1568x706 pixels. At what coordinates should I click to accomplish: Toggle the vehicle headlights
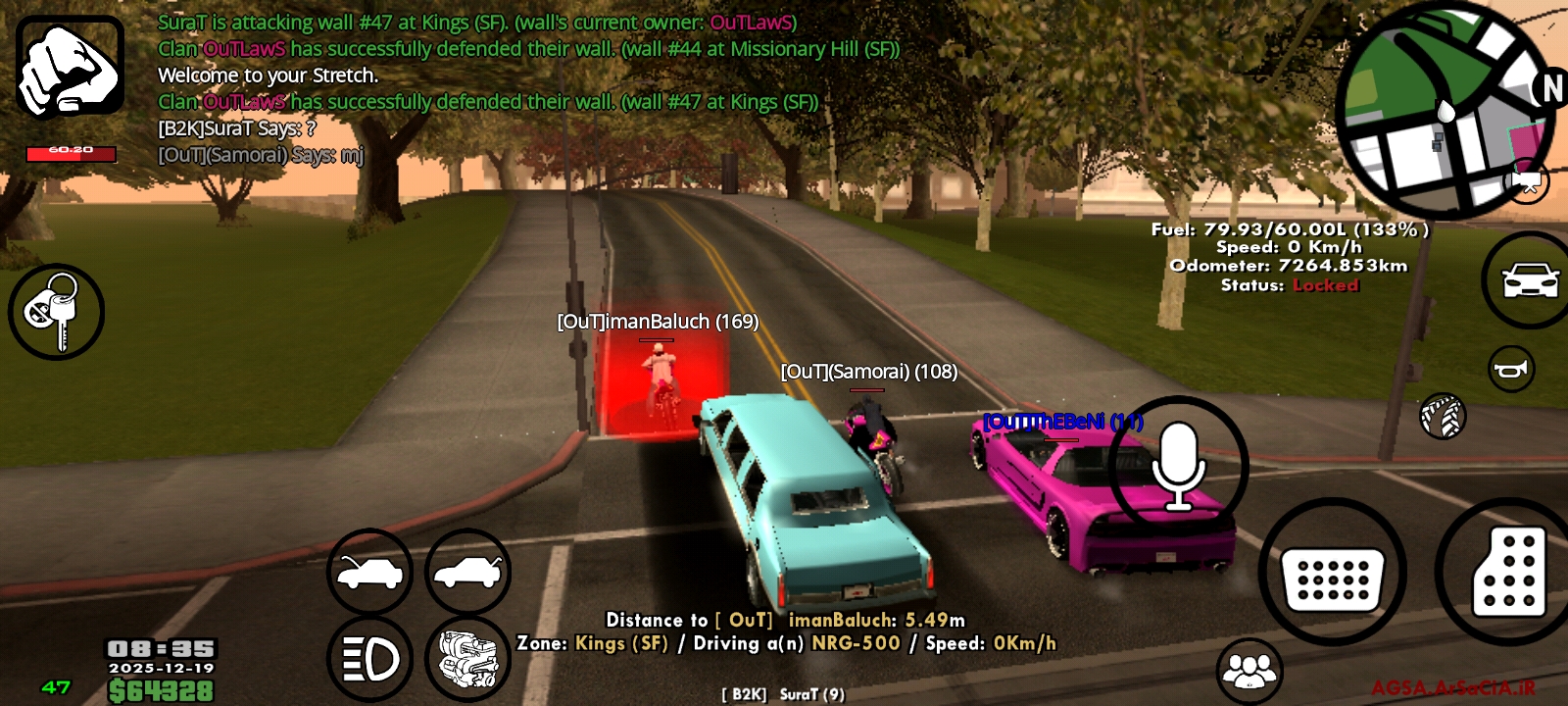[x=369, y=660]
